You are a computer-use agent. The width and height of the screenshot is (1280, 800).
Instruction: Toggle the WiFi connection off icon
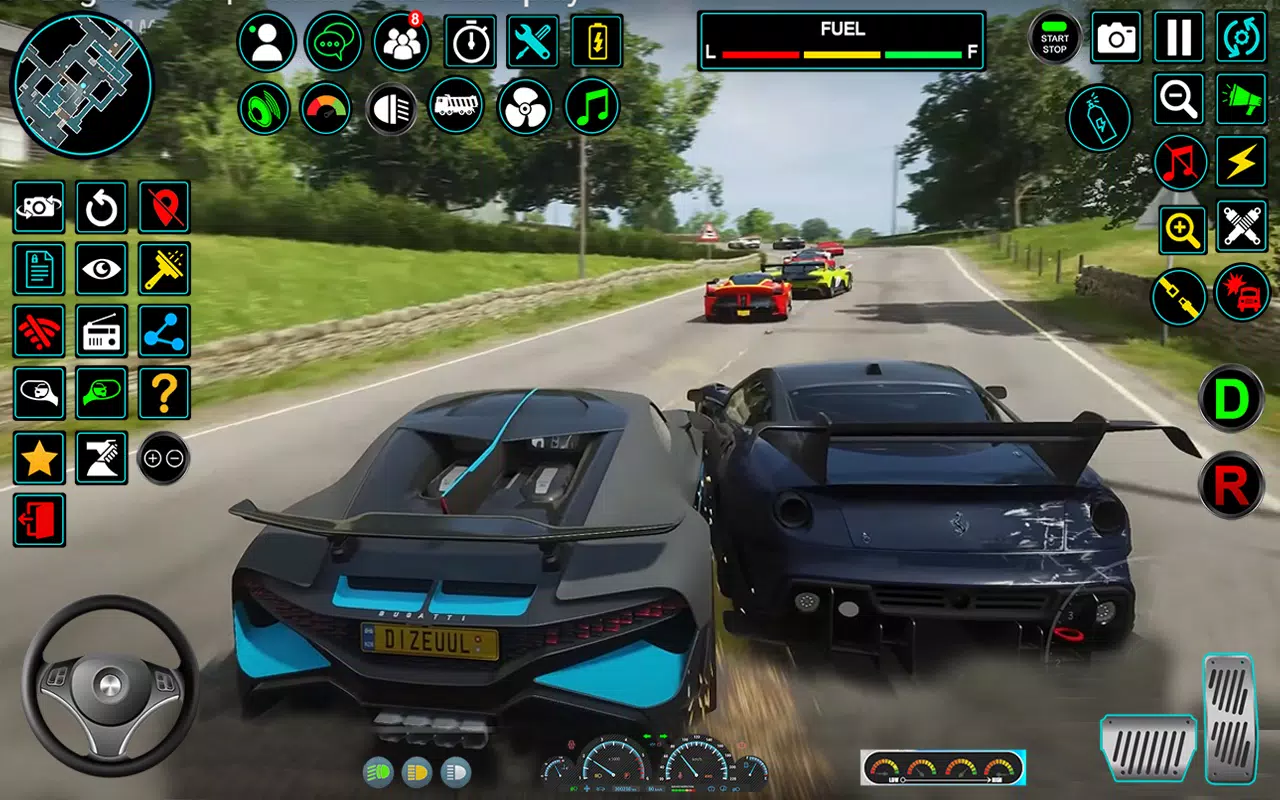pyautogui.click(x=39, y=333)
